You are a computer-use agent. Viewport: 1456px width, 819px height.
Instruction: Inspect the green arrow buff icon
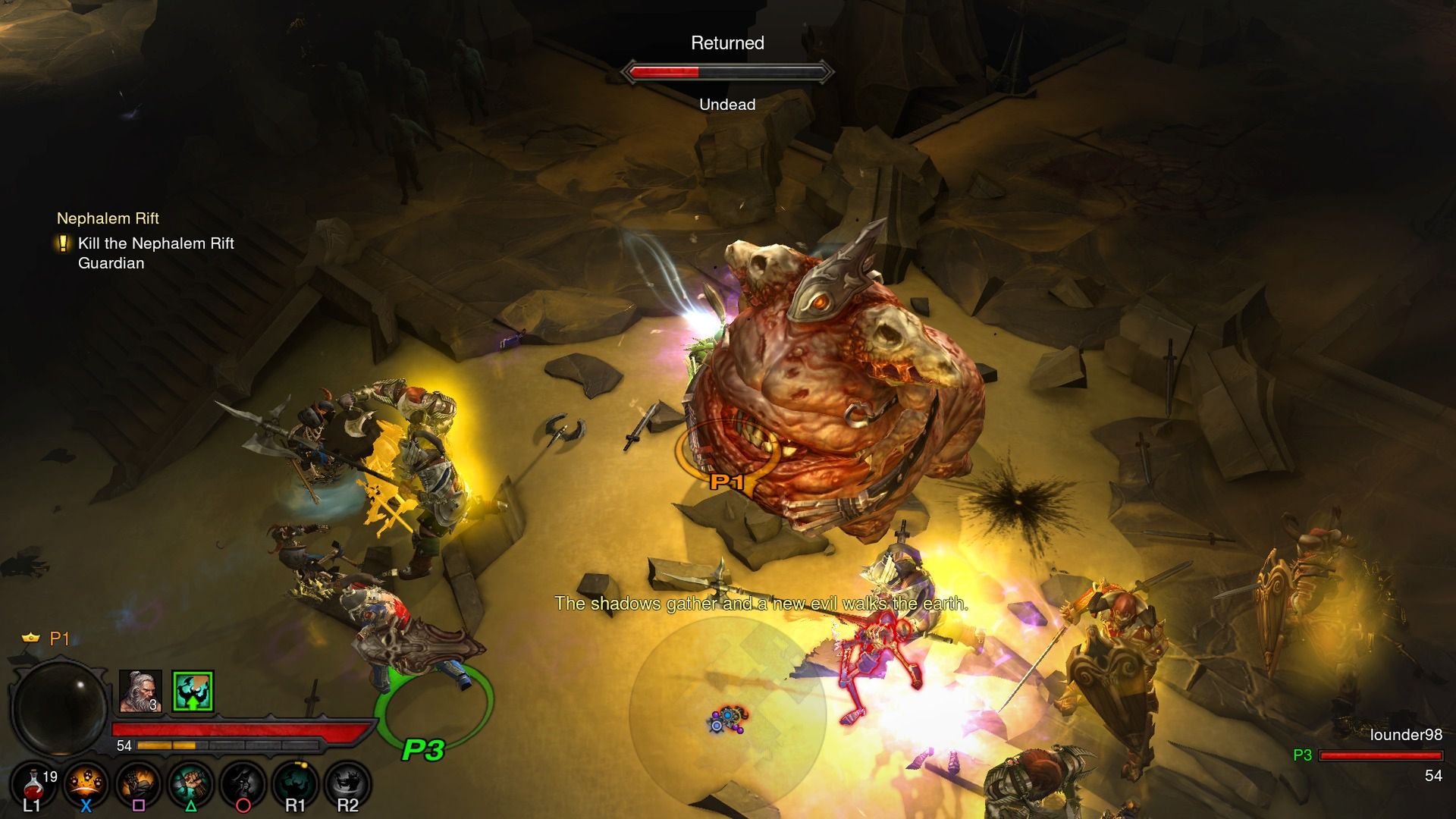pos(193,691)
